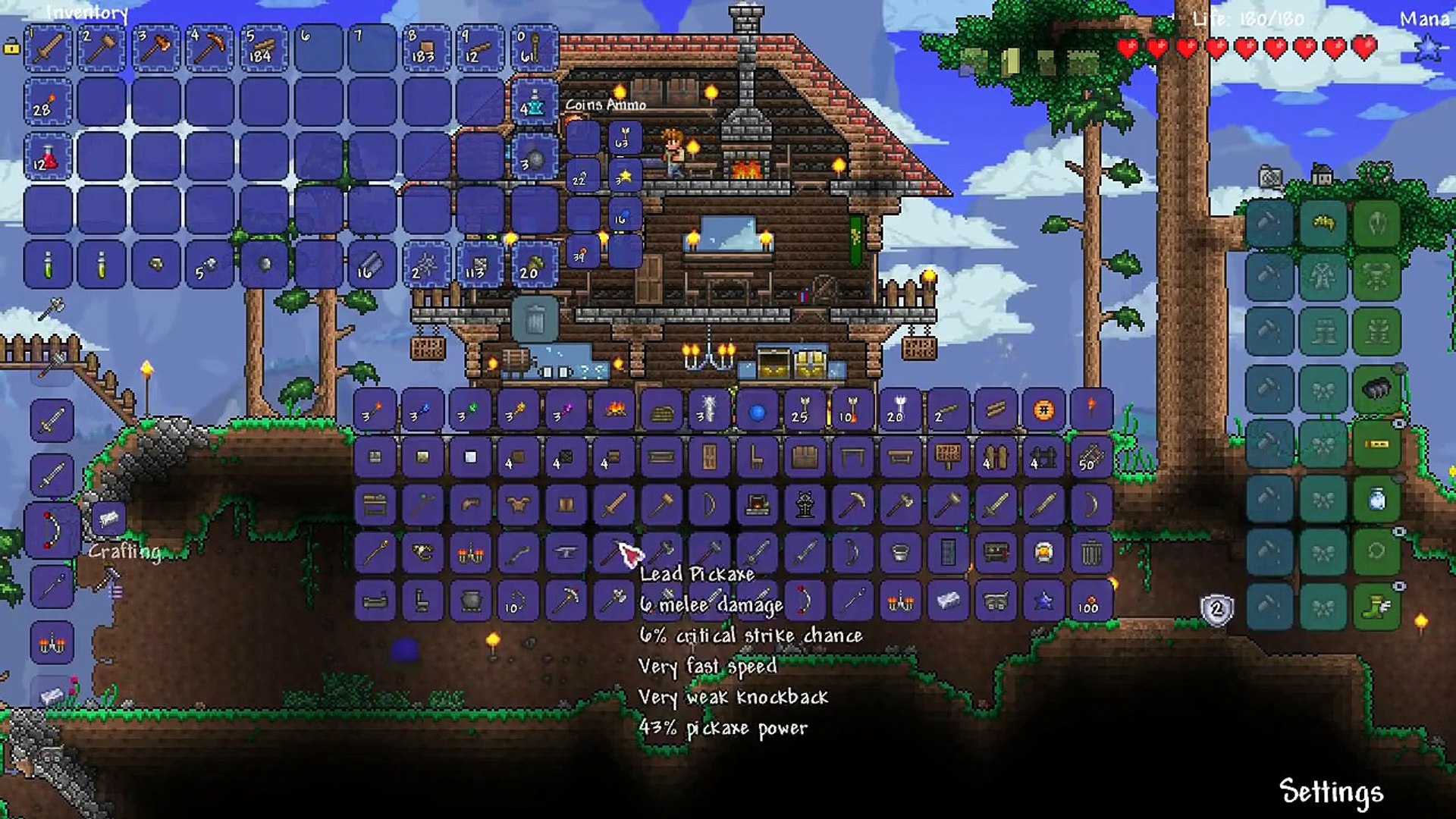The width and height of the screenshot is (1456, 819).
Task: Select the fallen star ammo slot
Action: pyautogui.click(x=625, y=177)
